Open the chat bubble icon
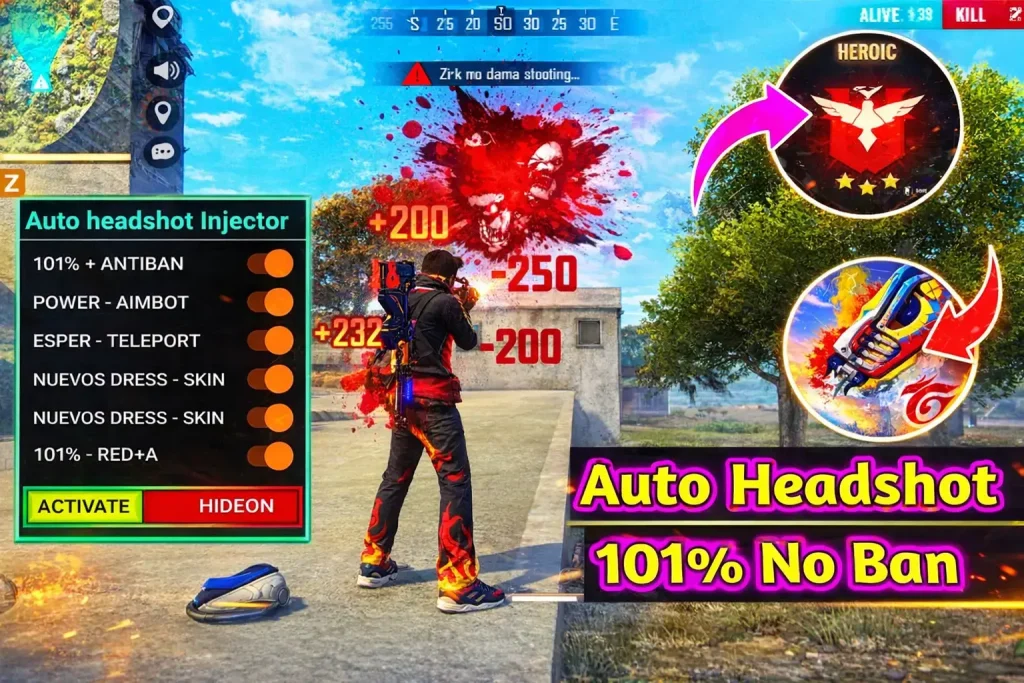 click(162, 152)
